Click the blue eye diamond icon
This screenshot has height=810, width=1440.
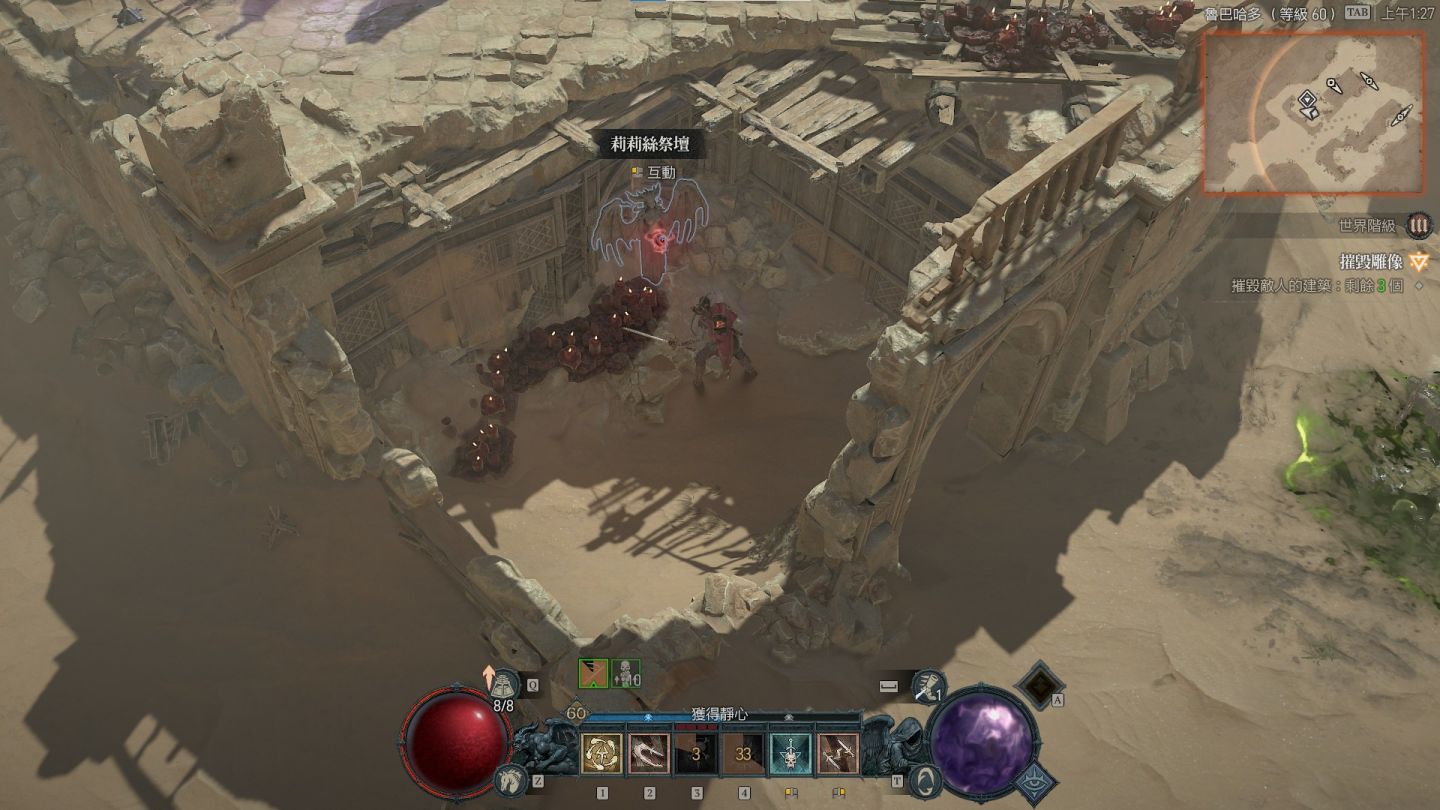[1034, 780]
